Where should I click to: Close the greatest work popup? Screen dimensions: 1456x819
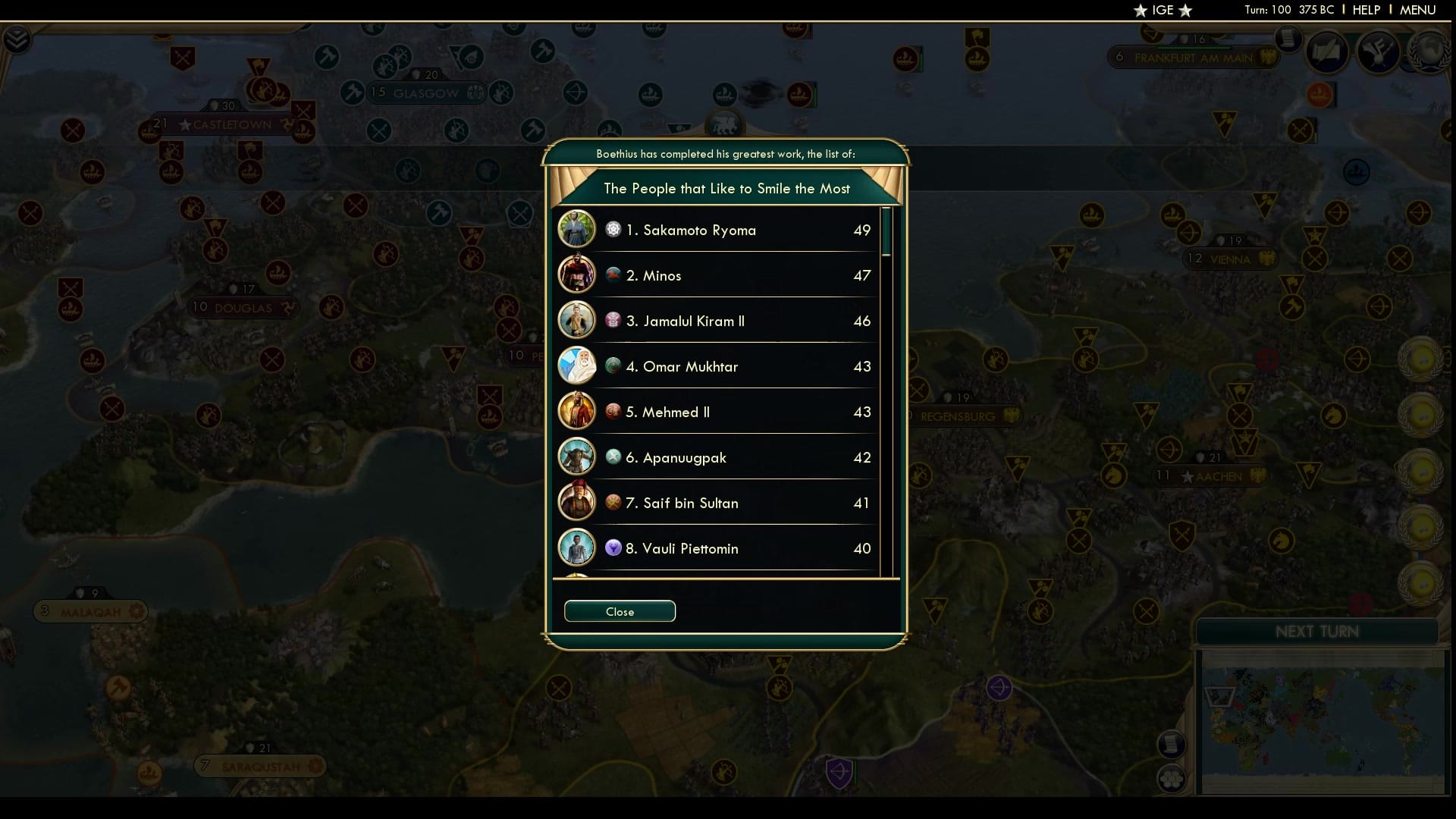pos(620,611)
